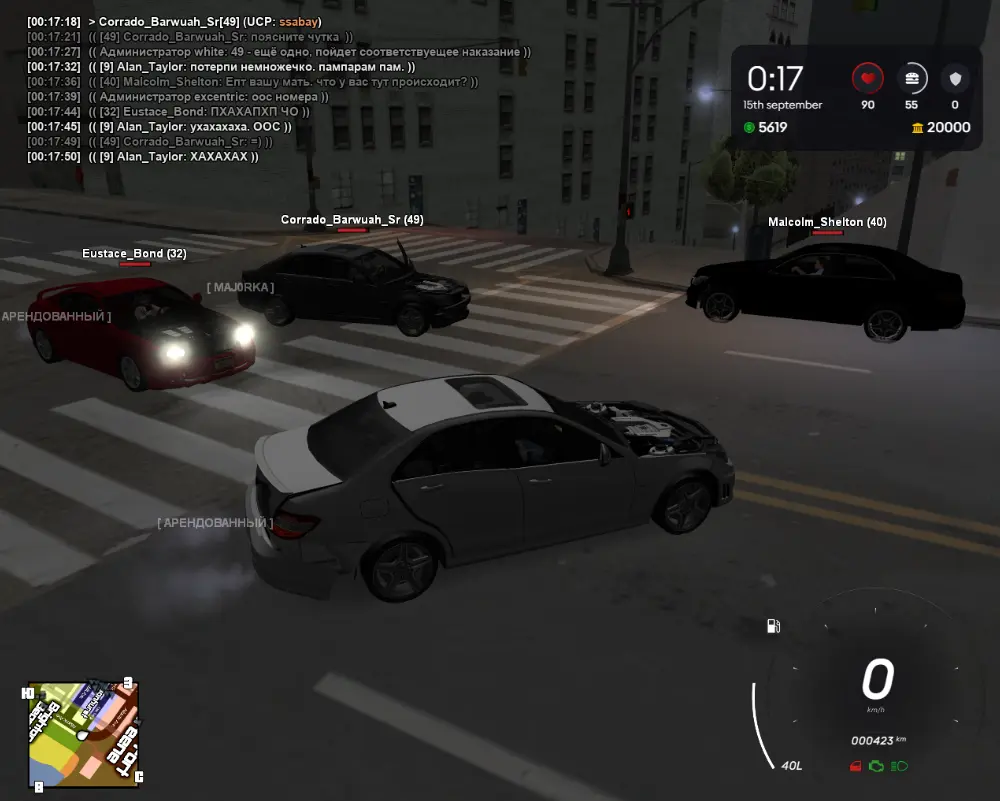
Task: Click the green dollar cash icon
Action: (x=750, y=127)
